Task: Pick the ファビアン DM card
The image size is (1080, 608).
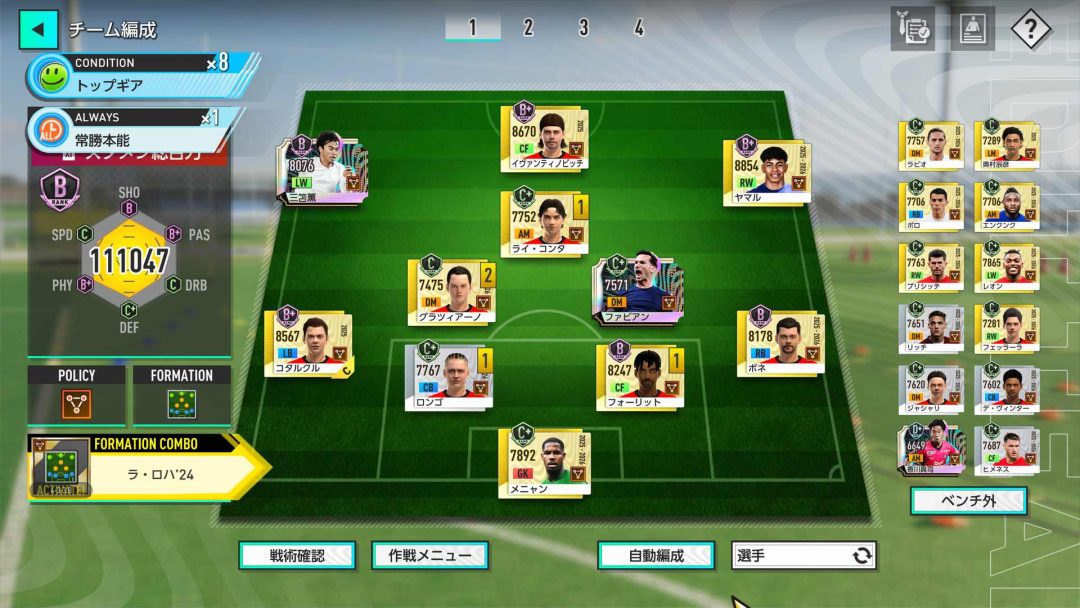Action: click(x=639, y=289)
